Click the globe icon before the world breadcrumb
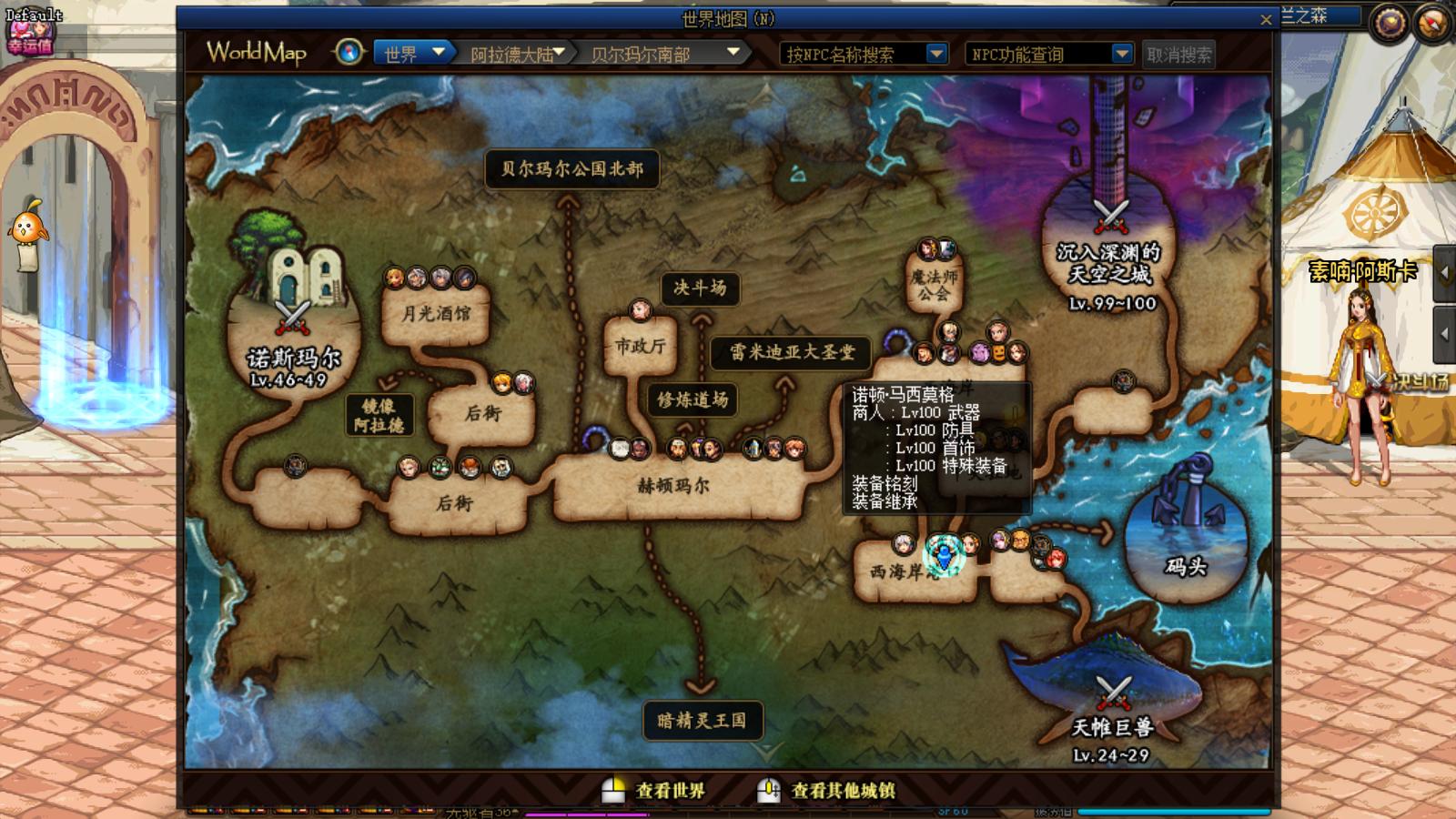This screenshot has width=1456, height=819. click(347, 53)
